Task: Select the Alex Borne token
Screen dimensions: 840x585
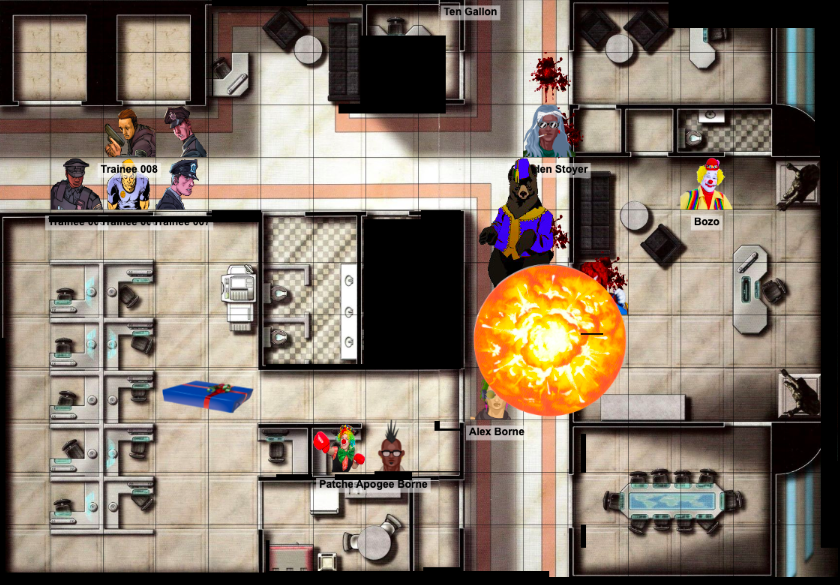Action: click(490, 404)
